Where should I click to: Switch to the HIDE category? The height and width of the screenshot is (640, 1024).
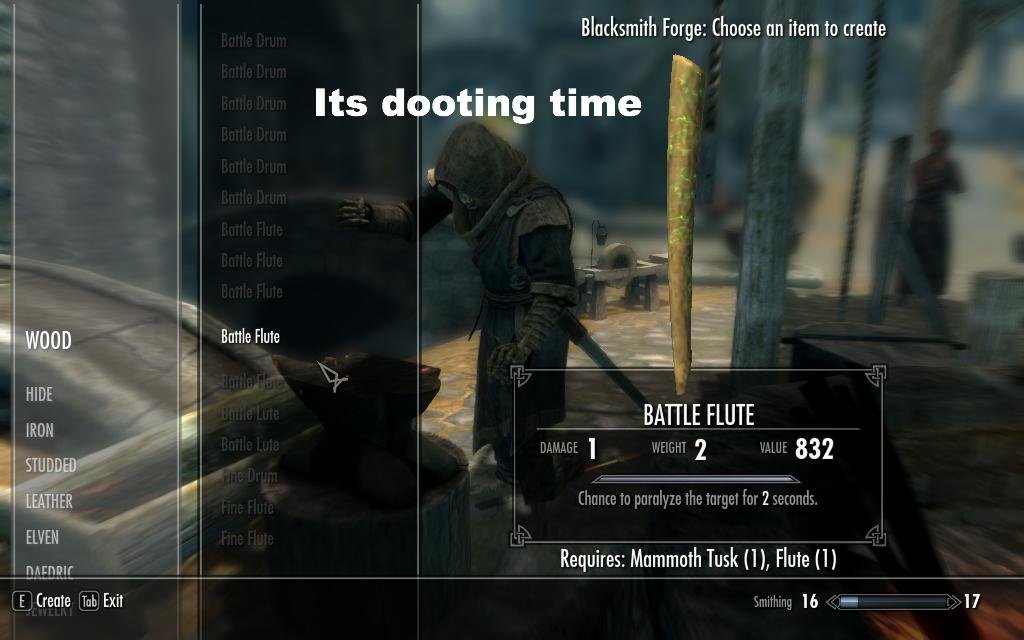tap(39, 395)
